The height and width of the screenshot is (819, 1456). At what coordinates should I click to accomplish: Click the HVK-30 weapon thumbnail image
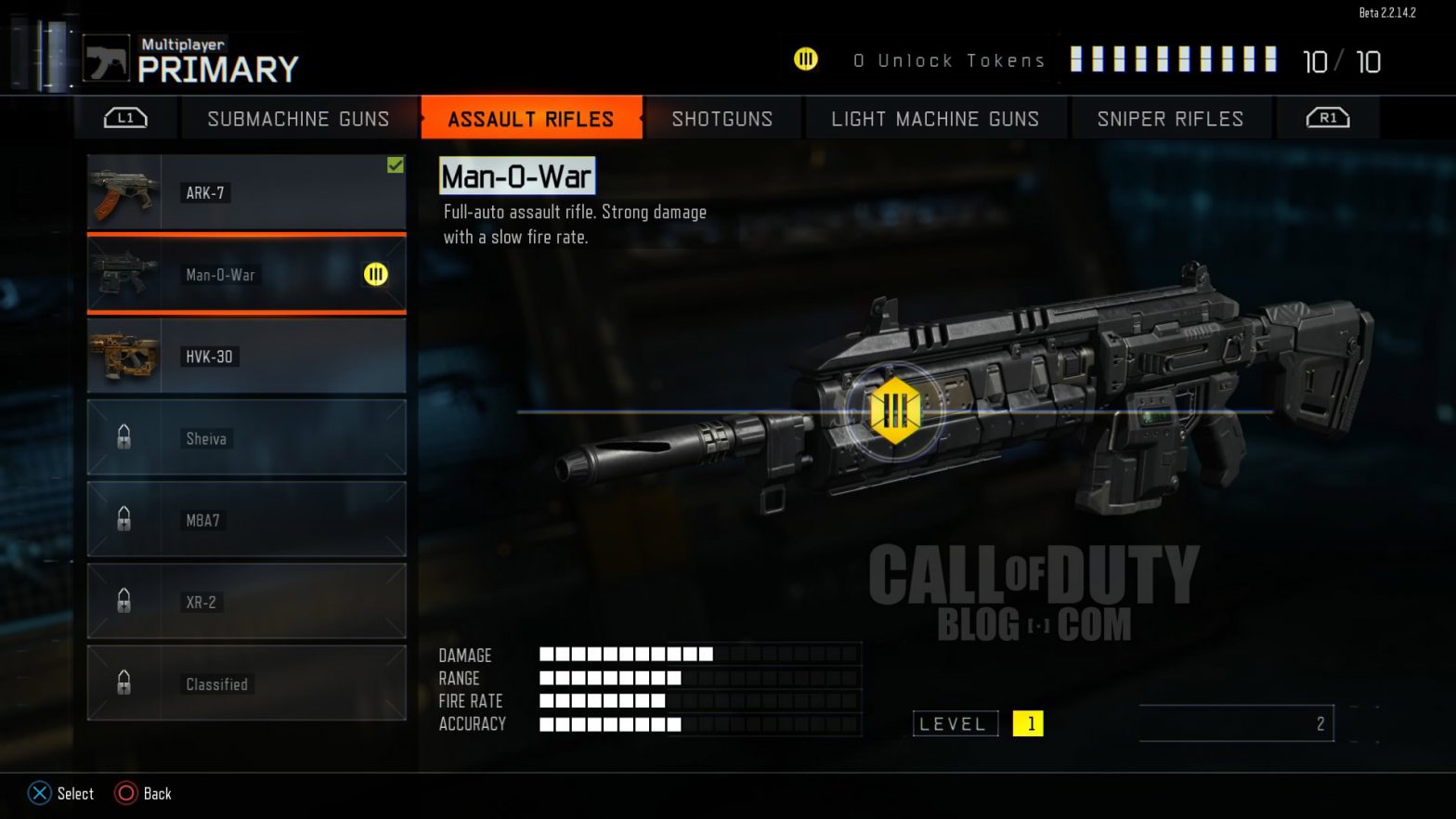click(x=125, y=356)
